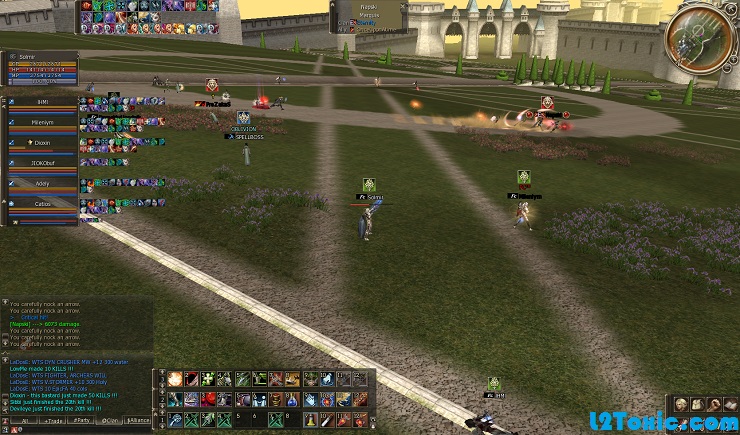Target party member Cation
Image resolution: width=740 pixels, height=435 pixels.
click(44, 205)
